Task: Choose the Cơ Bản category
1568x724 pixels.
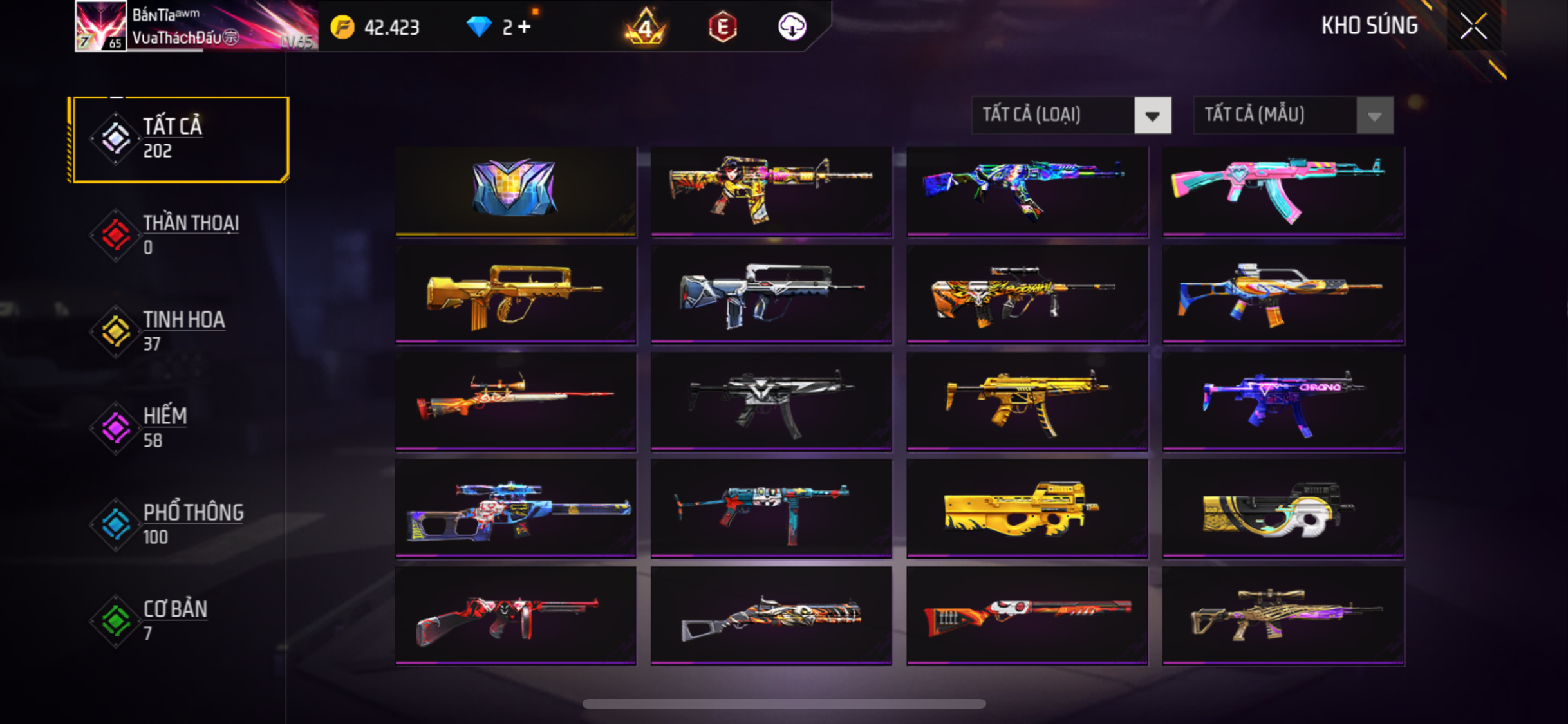Action: click(x=180, y=621)
